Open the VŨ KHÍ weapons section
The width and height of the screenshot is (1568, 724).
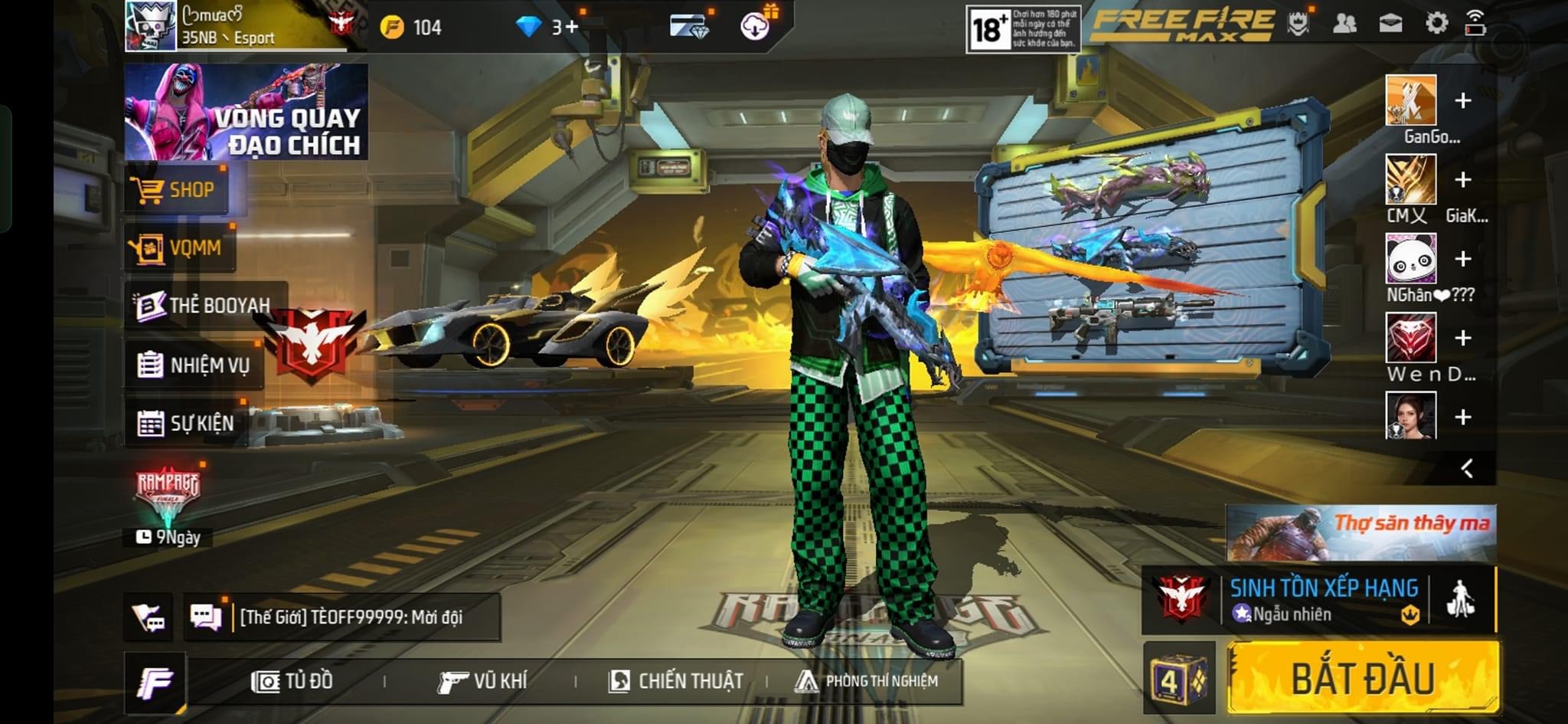click(482, 680)
